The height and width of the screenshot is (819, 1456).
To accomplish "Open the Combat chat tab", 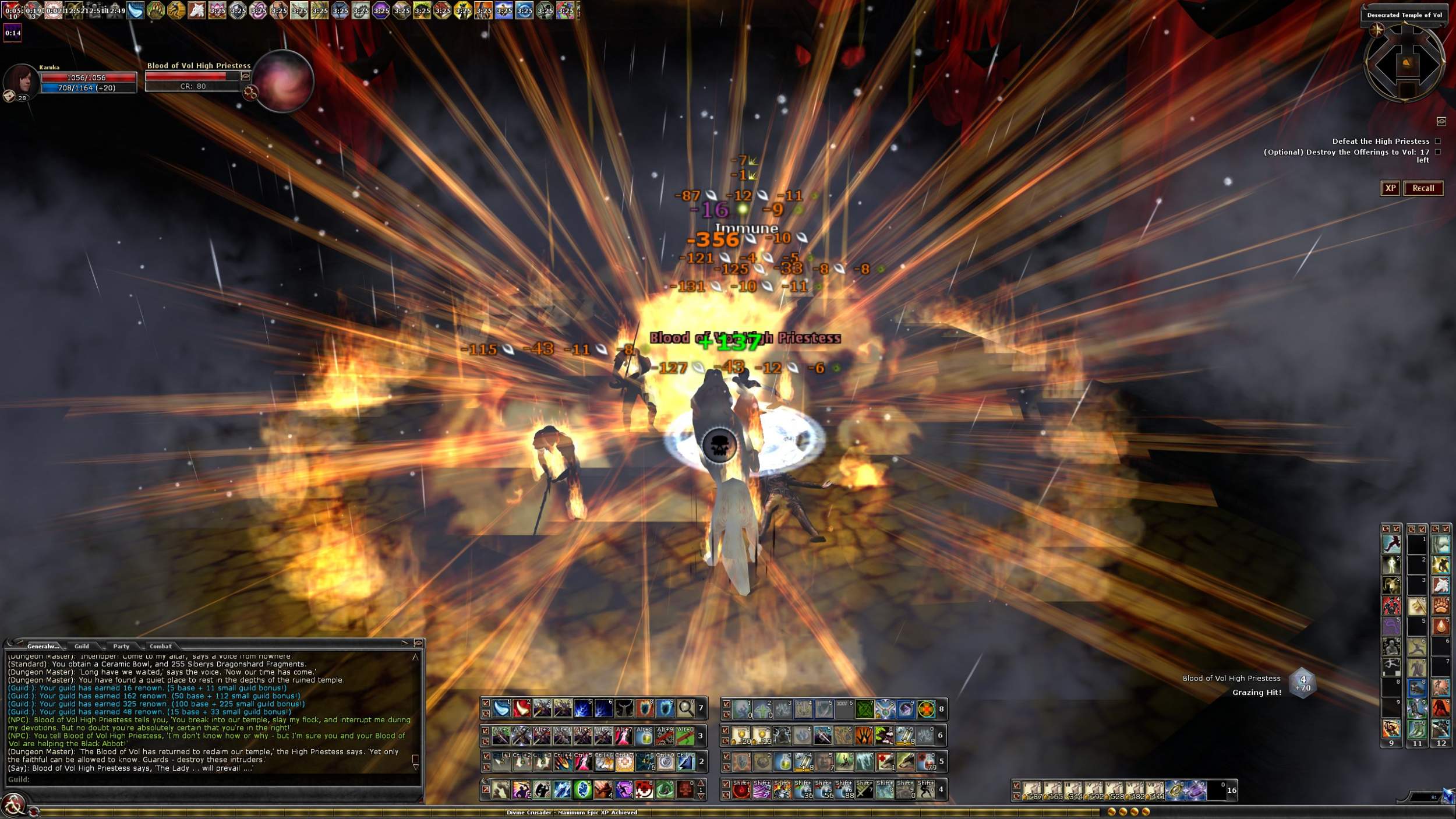I will [x=160, y=646].
